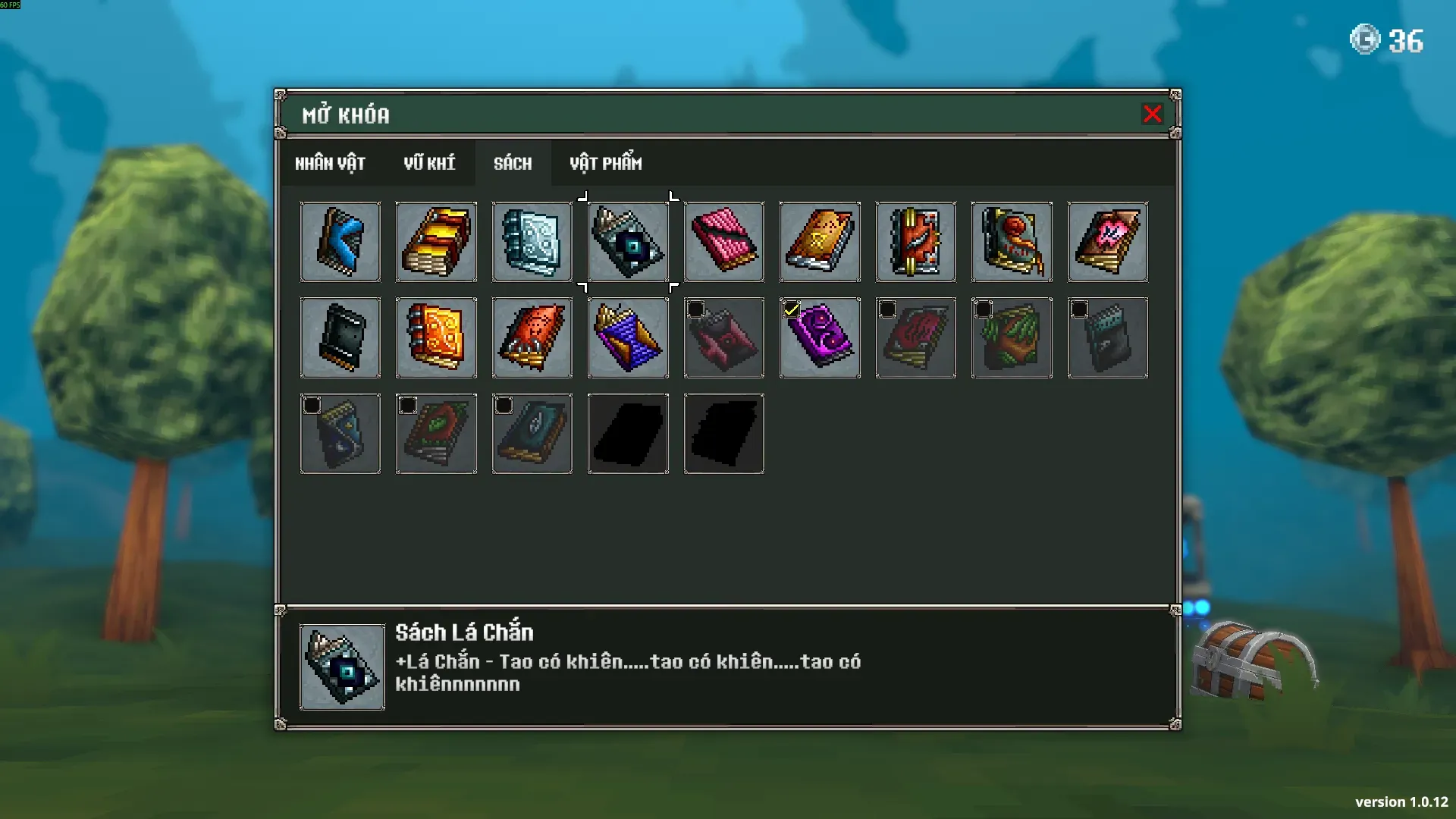Select the blue arrow book

click(x=340, y=242)
